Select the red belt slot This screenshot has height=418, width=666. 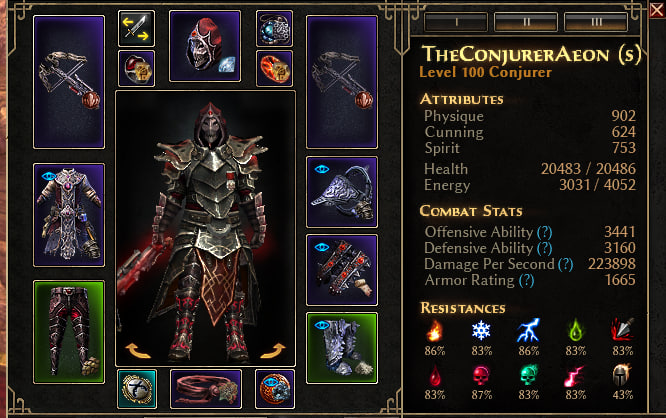(206, 389)
